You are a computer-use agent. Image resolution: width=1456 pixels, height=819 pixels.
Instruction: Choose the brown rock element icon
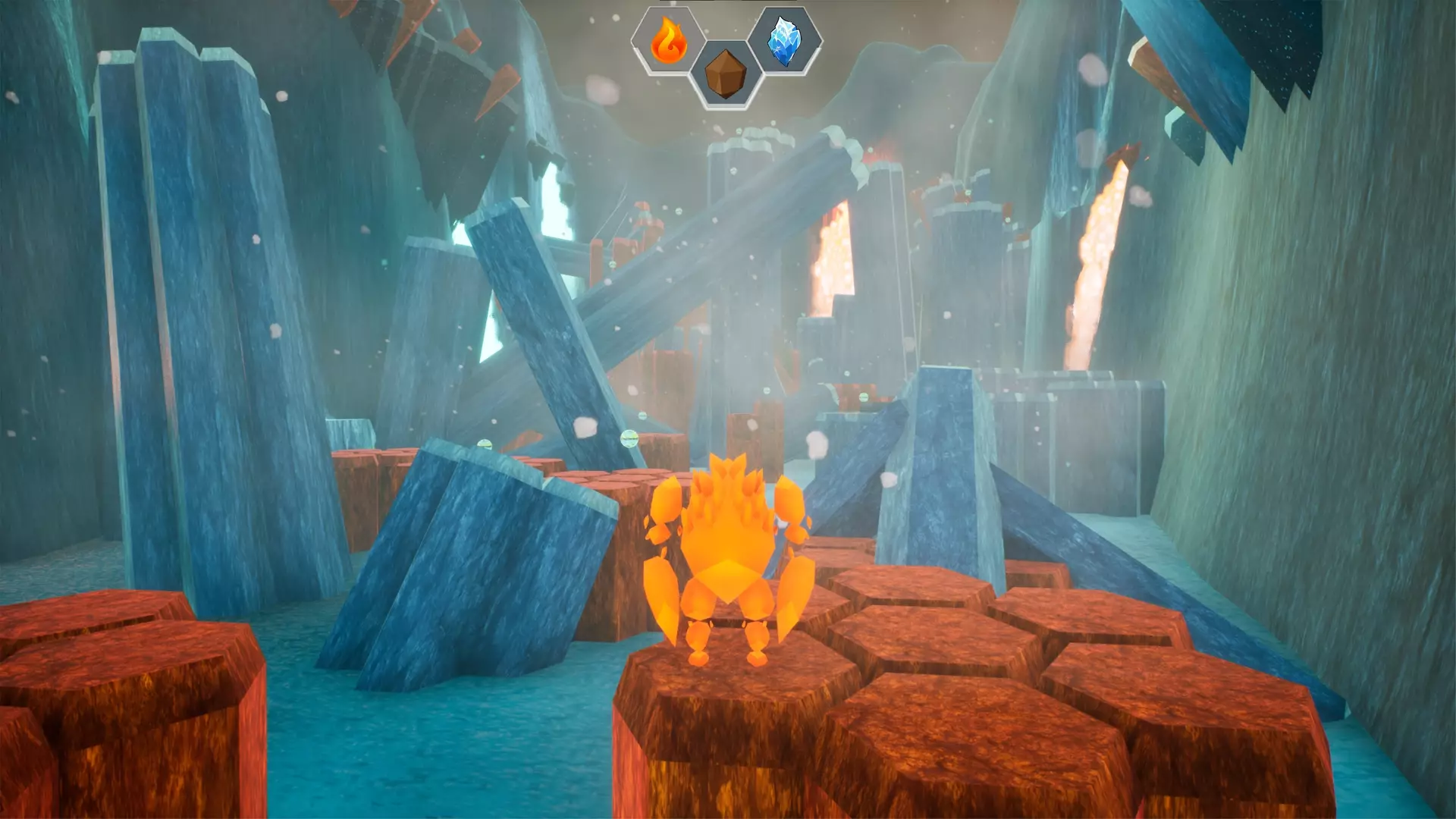click(x=727, y=76)
